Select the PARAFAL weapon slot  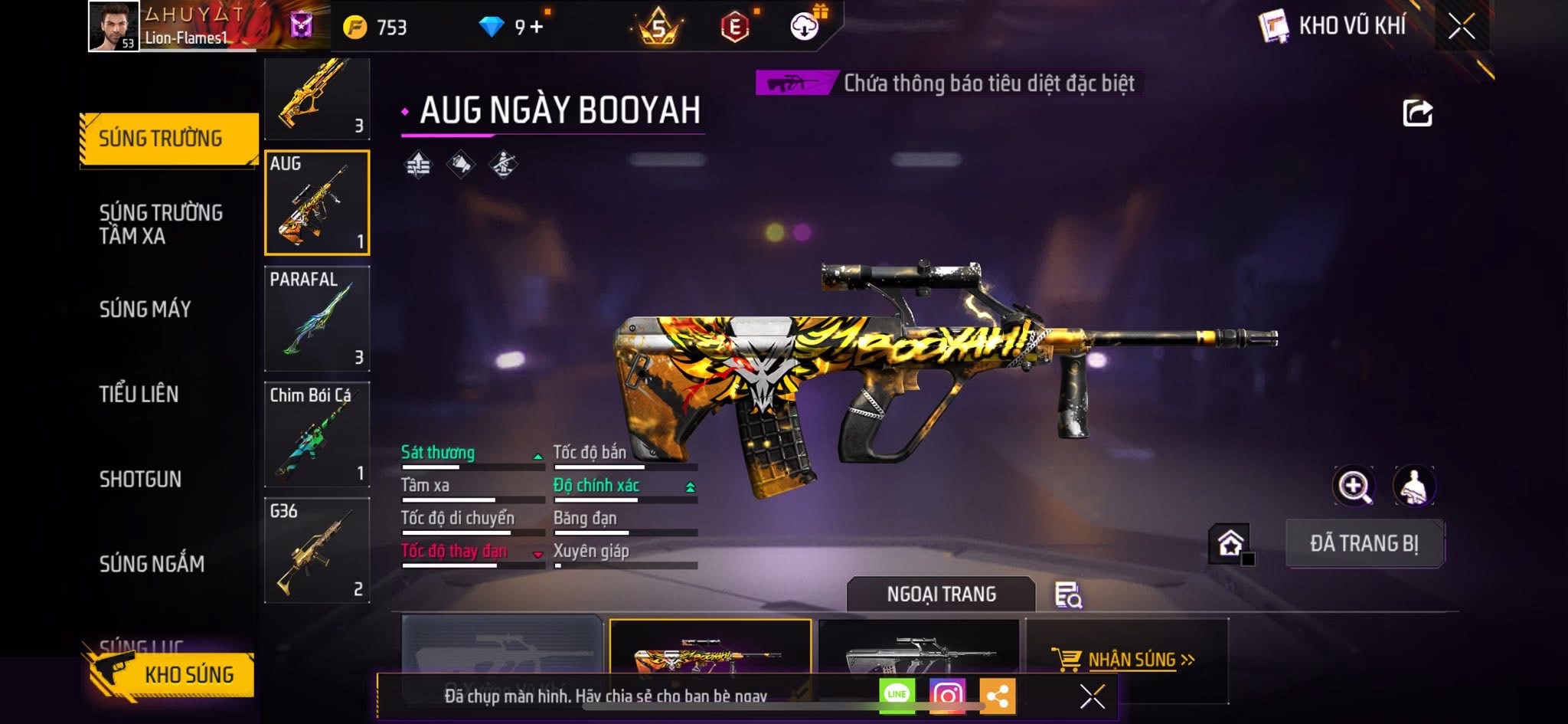point(317,319)
